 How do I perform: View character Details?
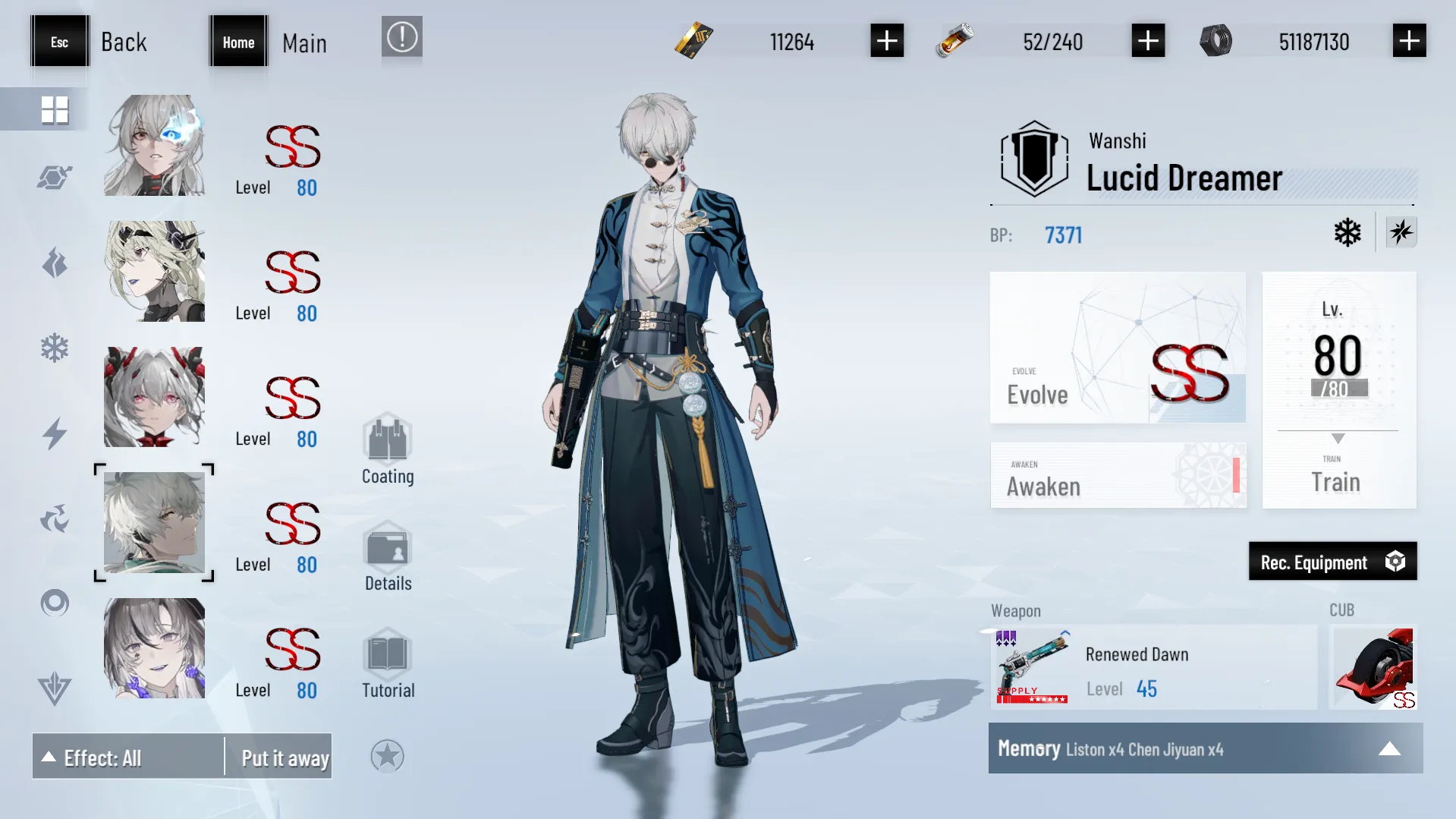(x=387, y=556)
